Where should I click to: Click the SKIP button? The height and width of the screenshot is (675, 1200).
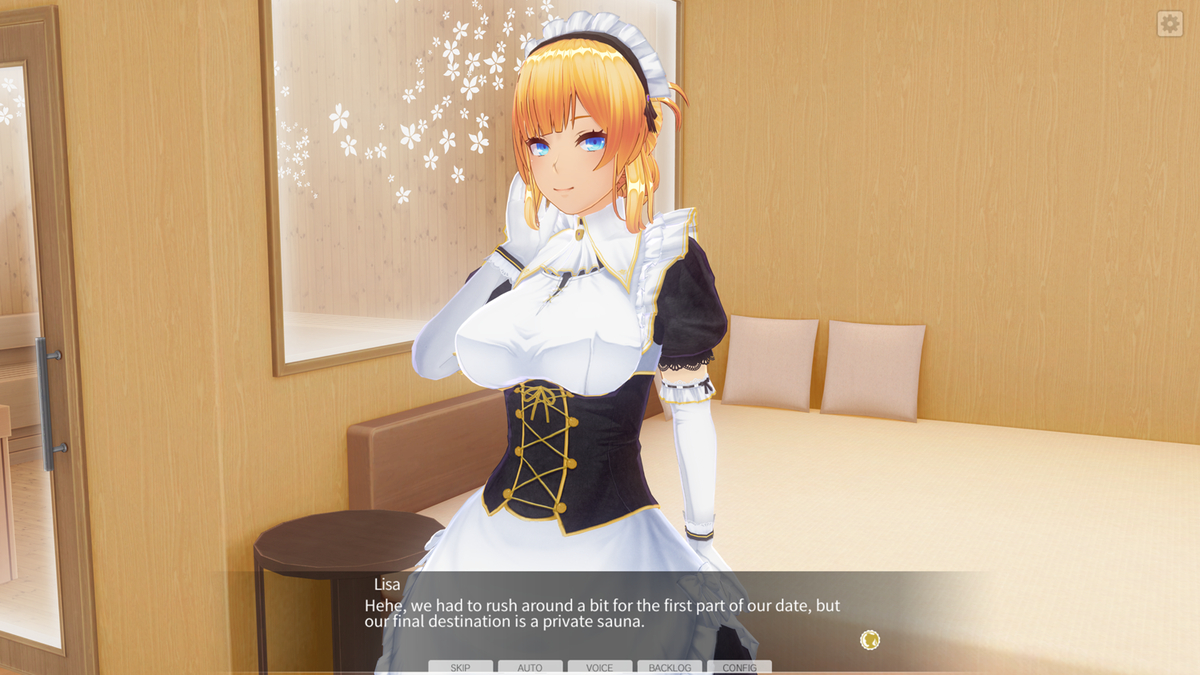pyautogui.click(x=460, y=667)
